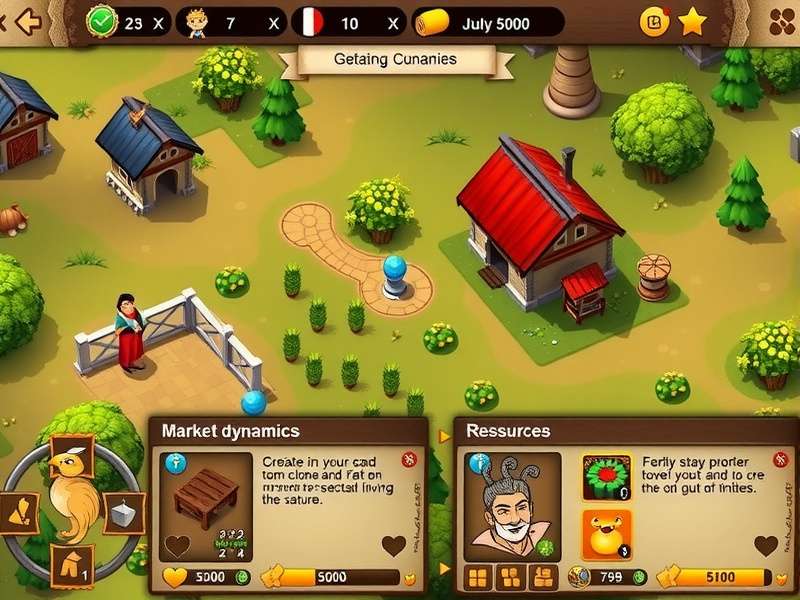Favorite the Market dynamics item with the heart
This screenshot has width=800, height=600.
click(x=394, y=545)
